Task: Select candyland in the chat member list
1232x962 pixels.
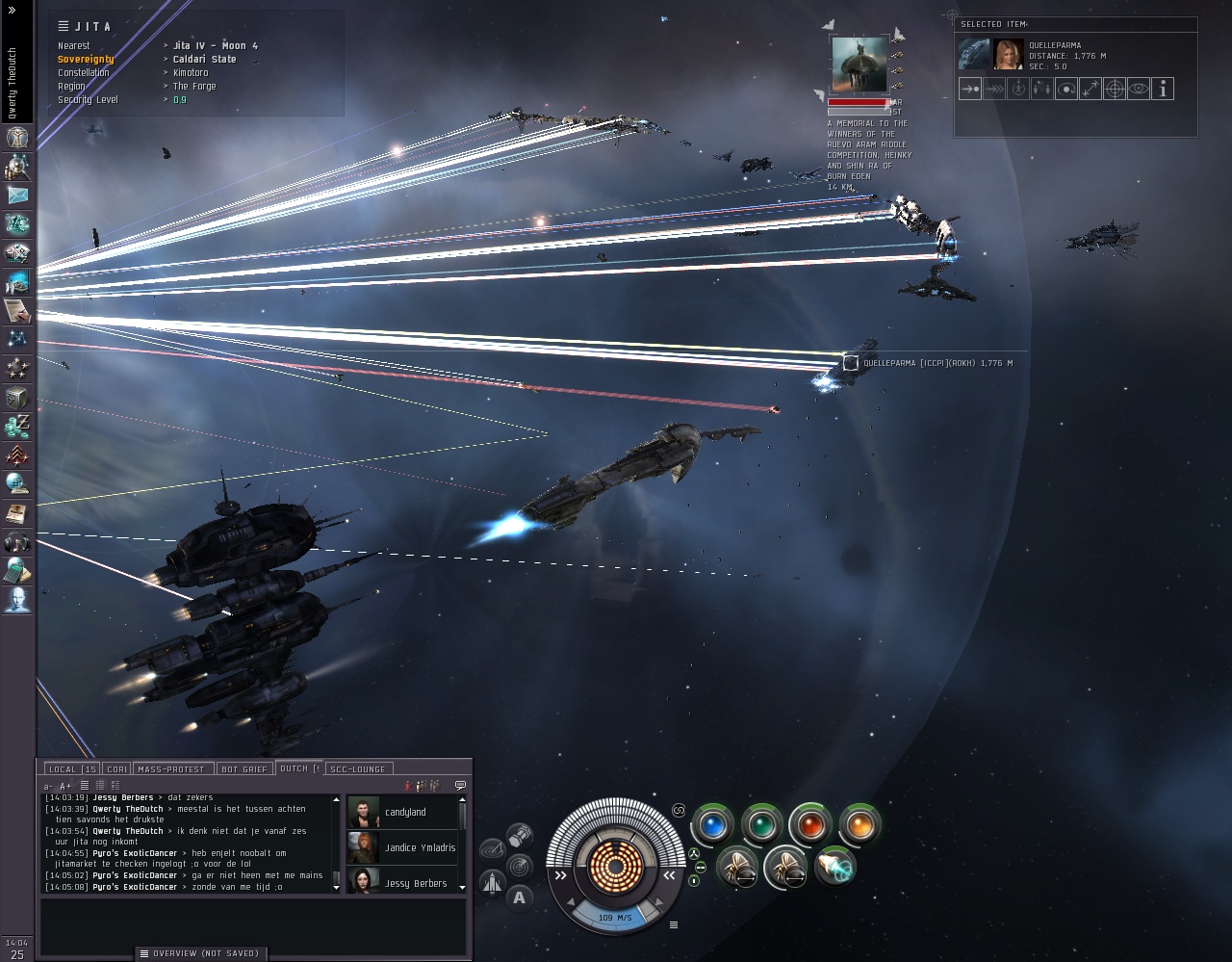Action: pos(404,813)
